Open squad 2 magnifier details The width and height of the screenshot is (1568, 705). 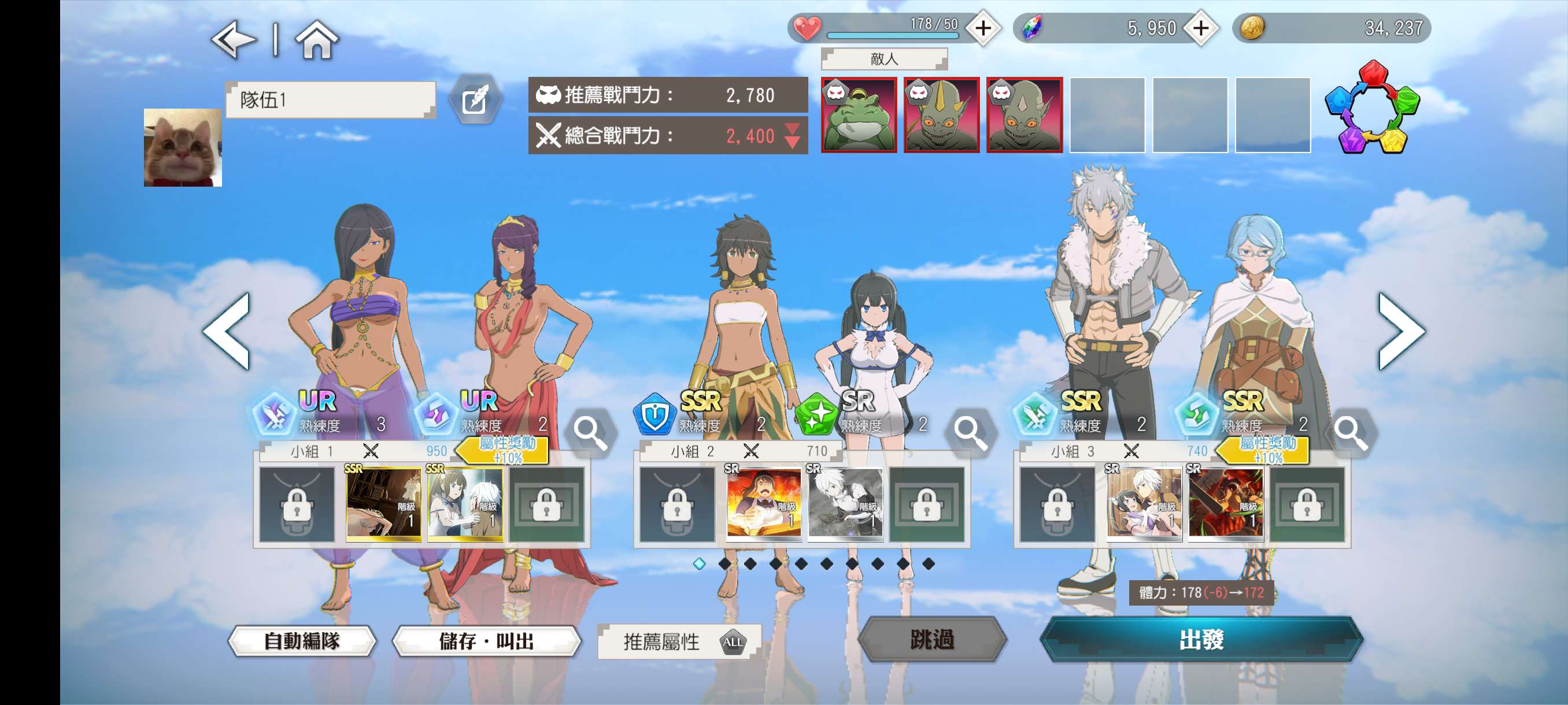tap(970, 432)
